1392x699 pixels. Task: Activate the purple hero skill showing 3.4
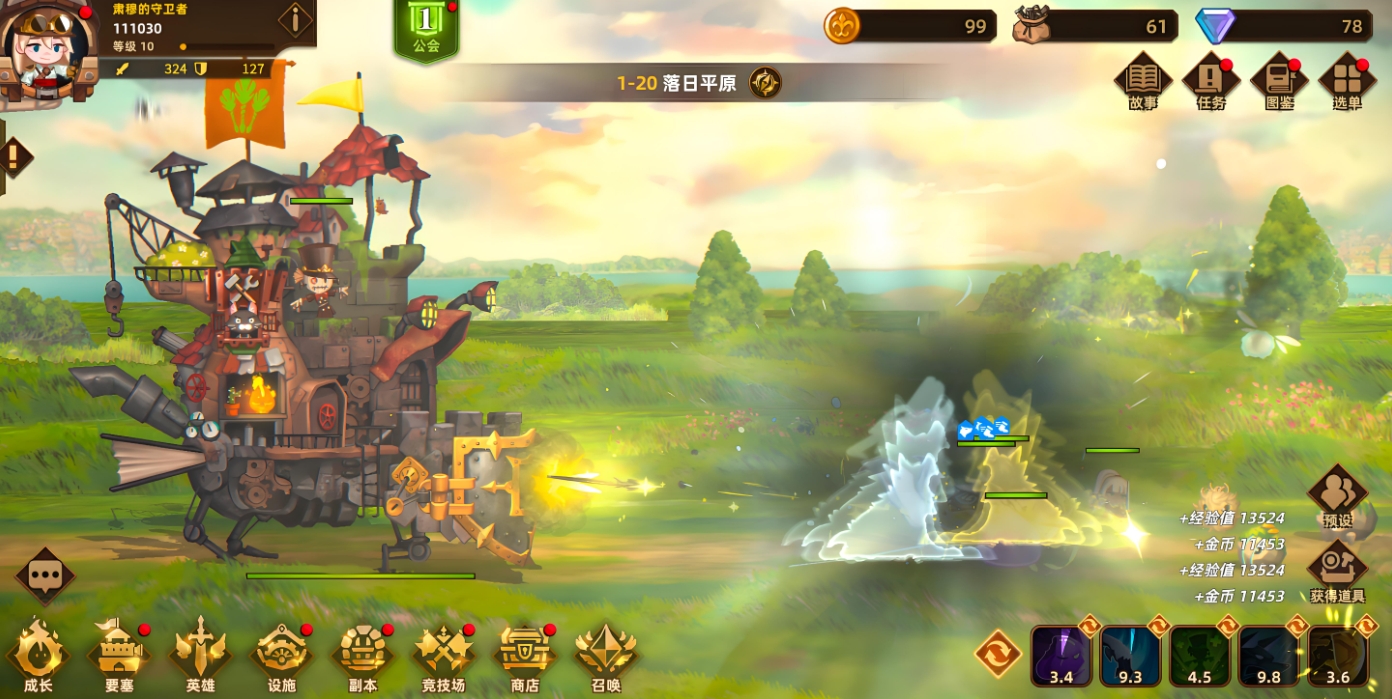tap(1061, 655)
